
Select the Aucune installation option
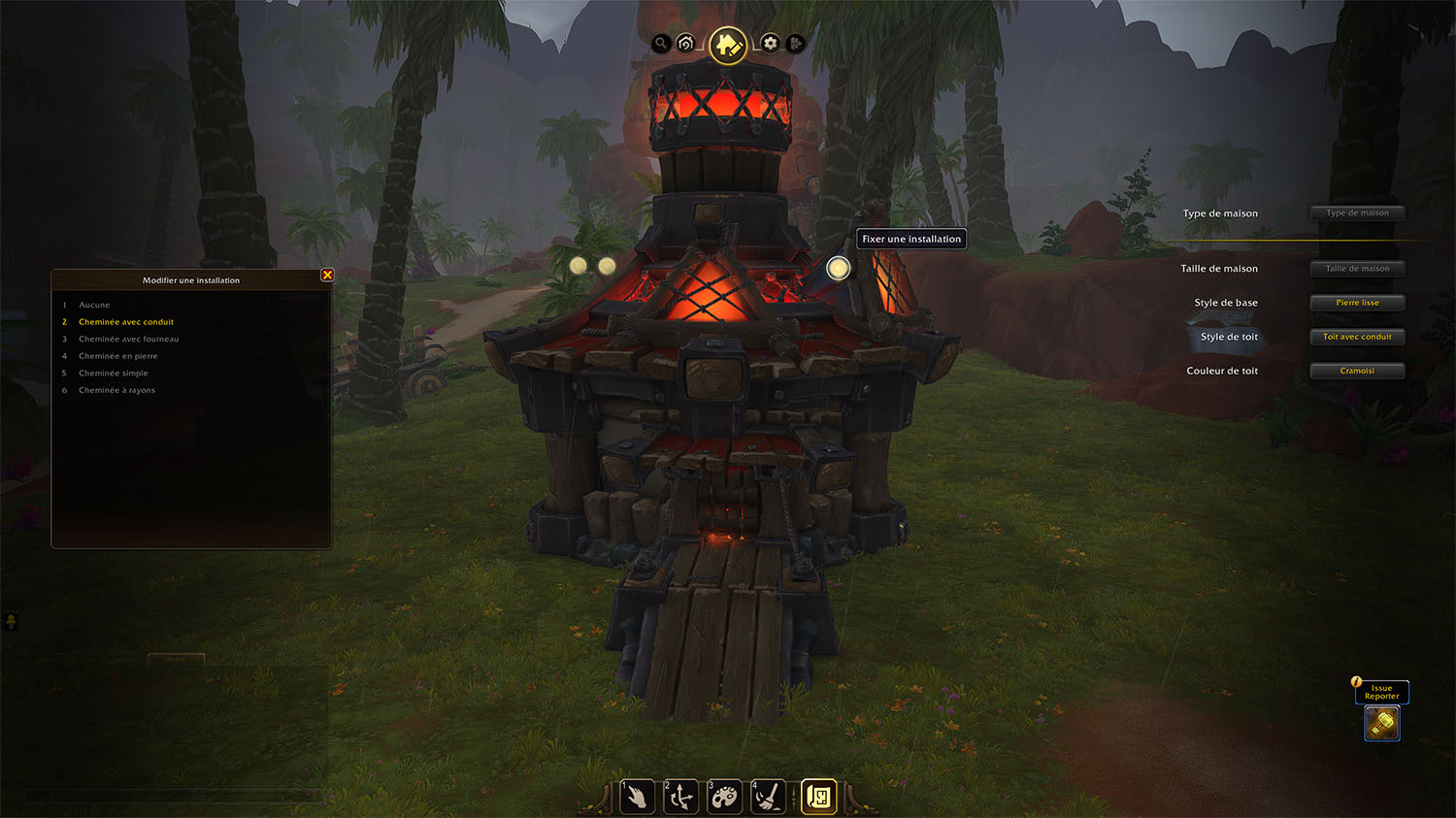[x=94, y=305]
